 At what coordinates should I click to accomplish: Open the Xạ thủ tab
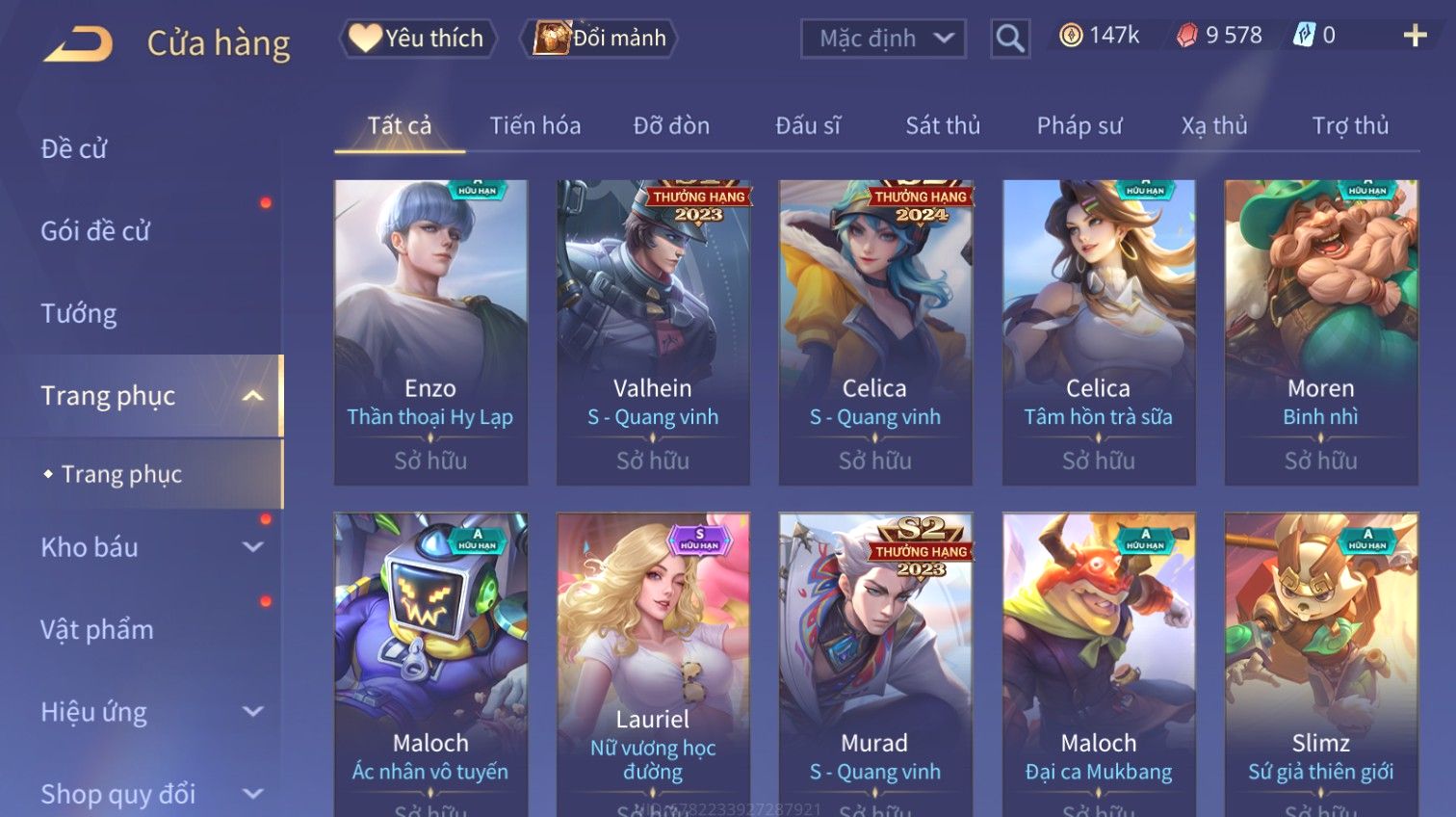point(1213,126)
